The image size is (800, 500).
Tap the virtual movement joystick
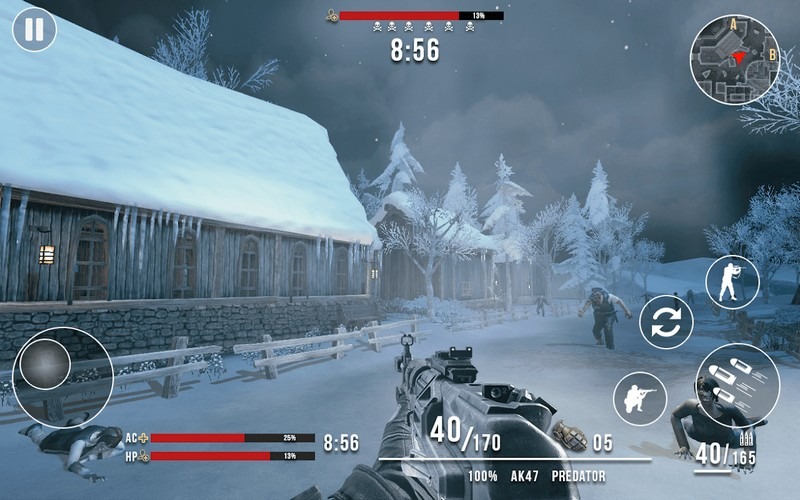[47, 365]
